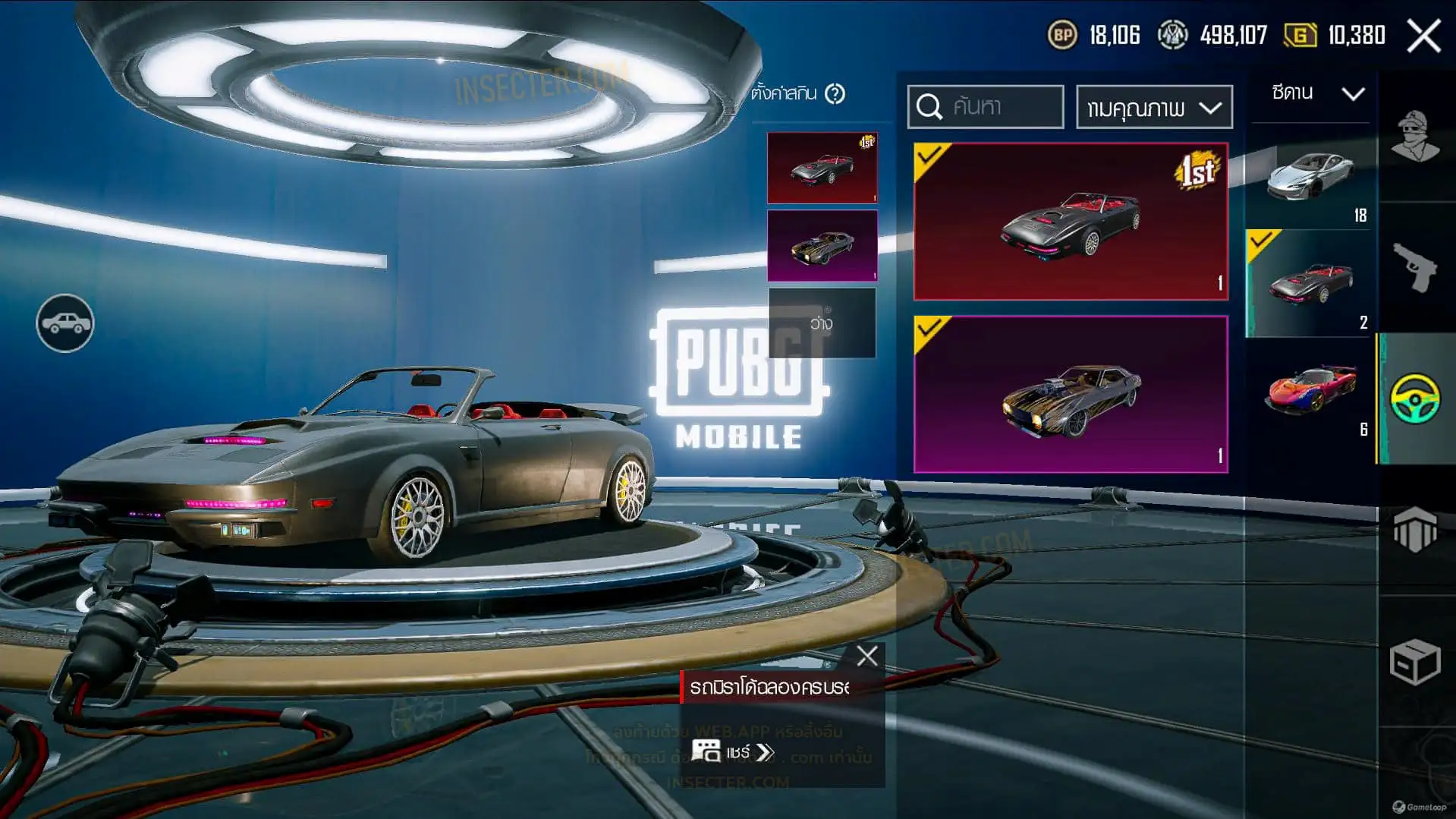Screen dimensions: 1456x819
Task: Click the round car icon button
Action: 65,323
